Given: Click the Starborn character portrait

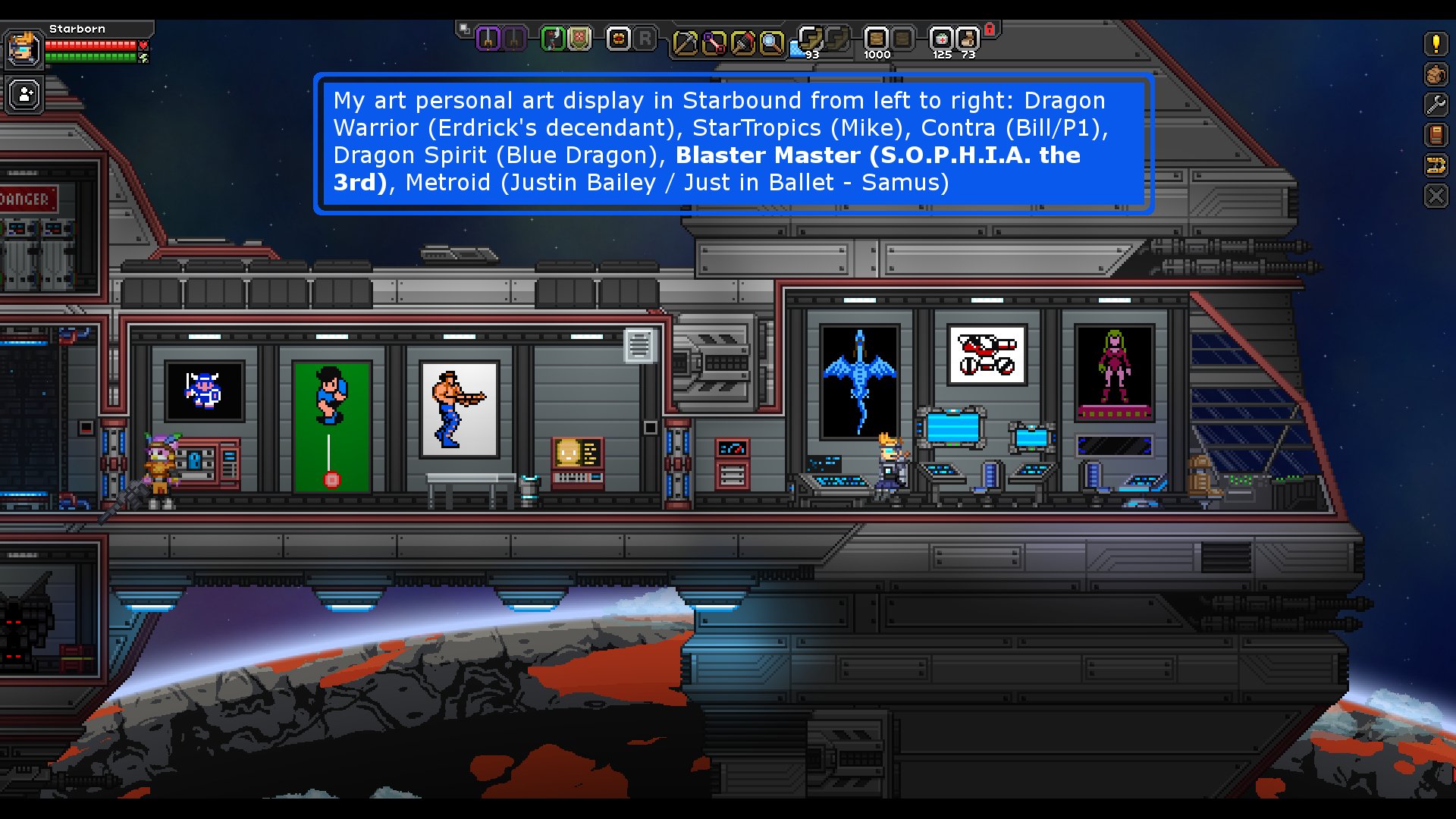Looking at the screenshot, I should click(24, 49).
